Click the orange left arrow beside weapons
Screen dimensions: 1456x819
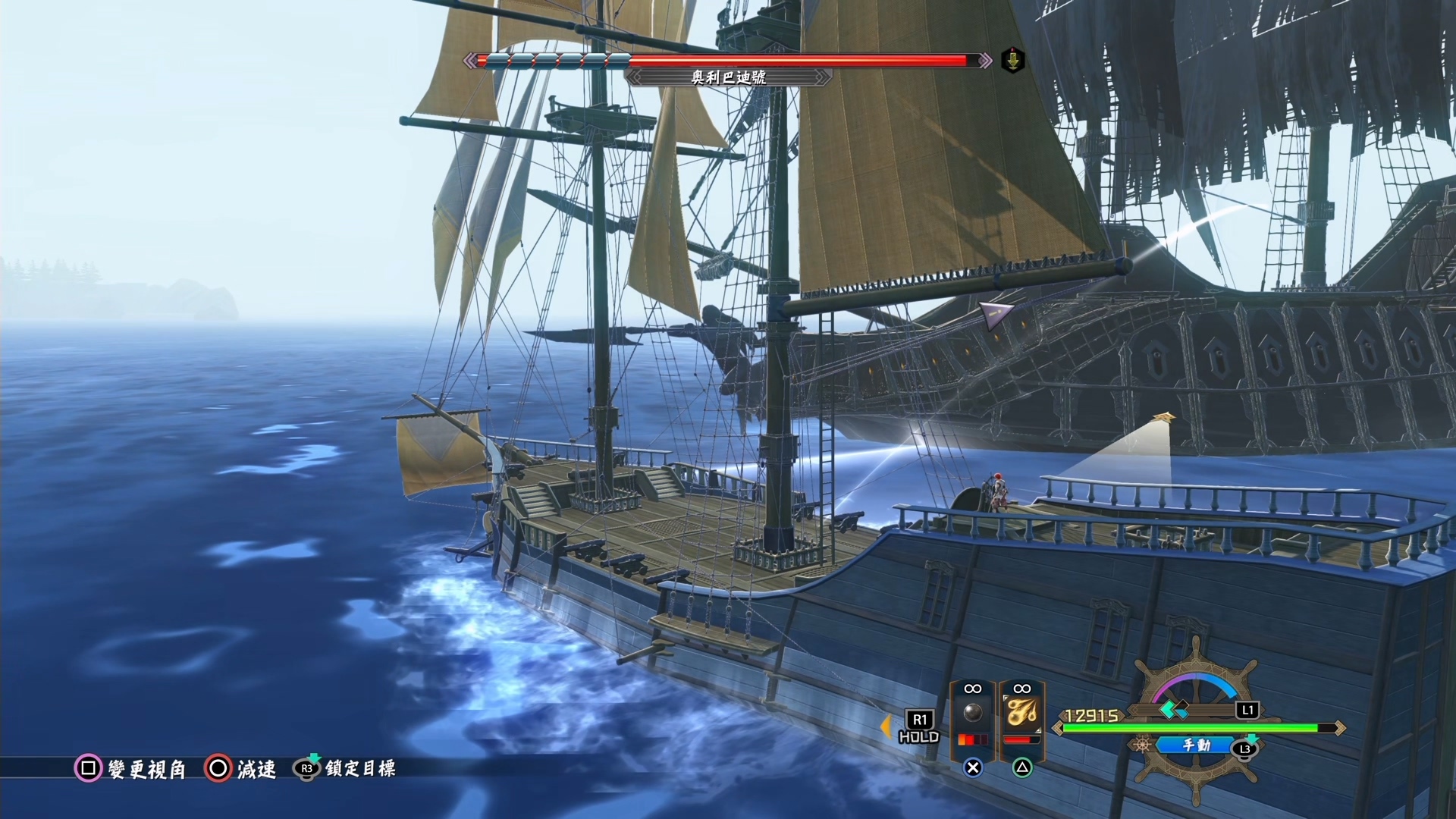point(885,726)
